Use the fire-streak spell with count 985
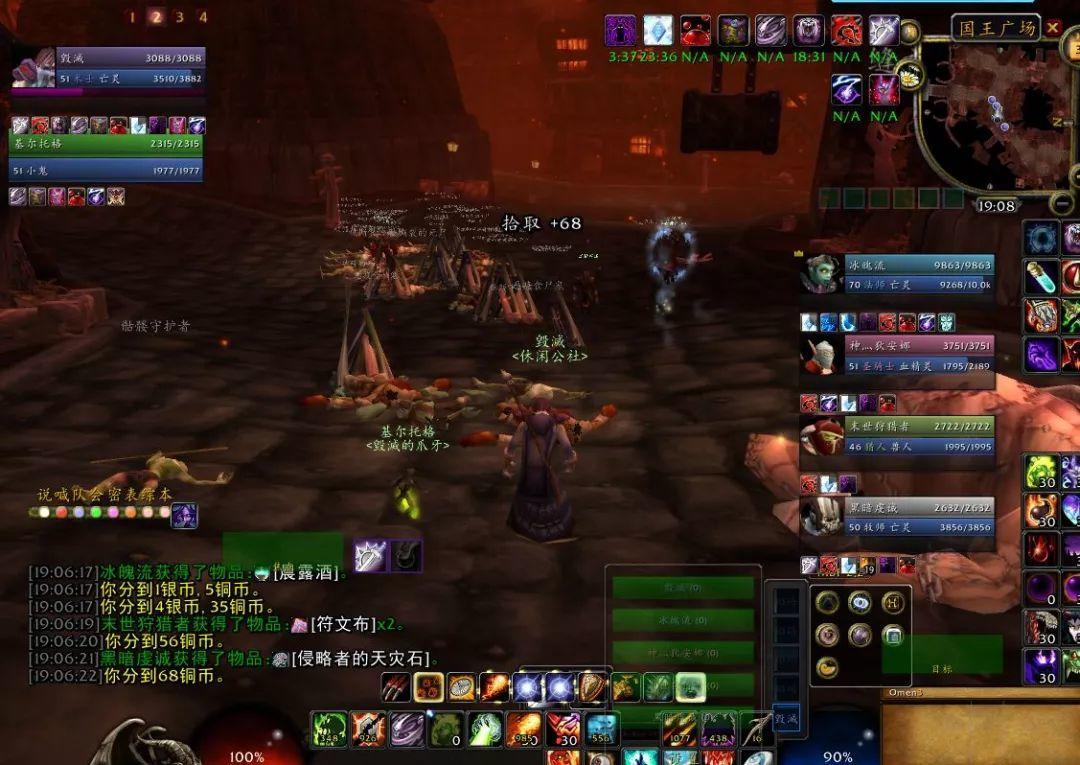 pyautogui.click(x=523, y=729)
